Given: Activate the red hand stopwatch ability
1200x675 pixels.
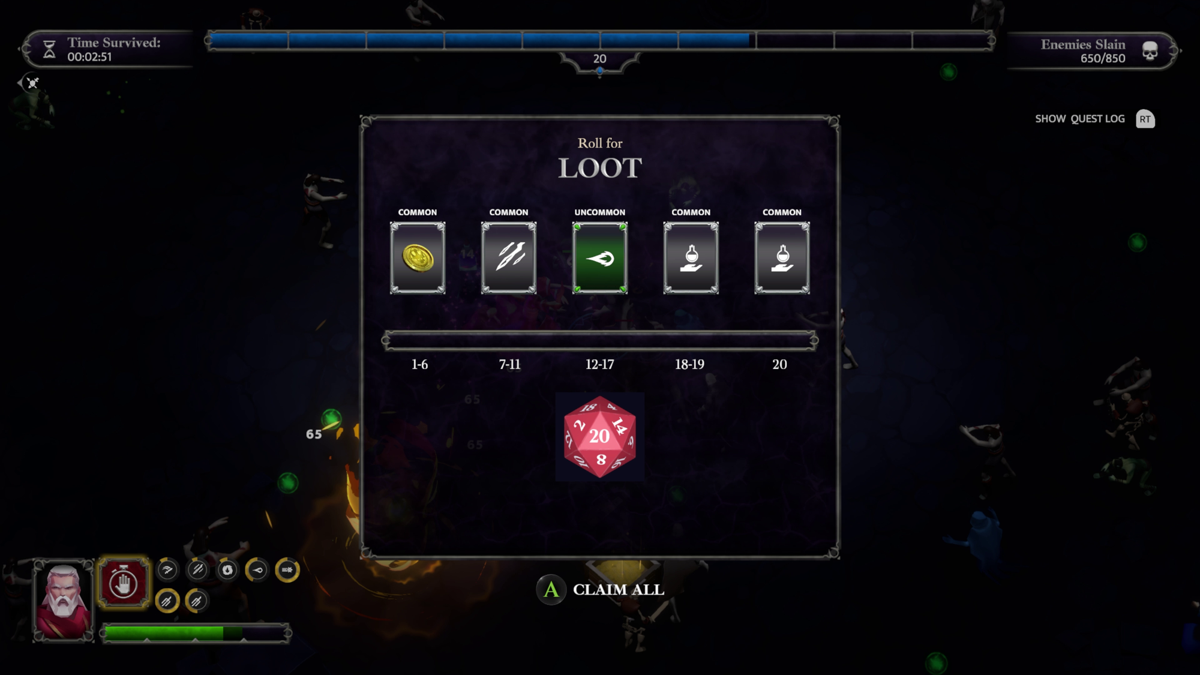Looking at the screenshot, I should click(124, 582).
